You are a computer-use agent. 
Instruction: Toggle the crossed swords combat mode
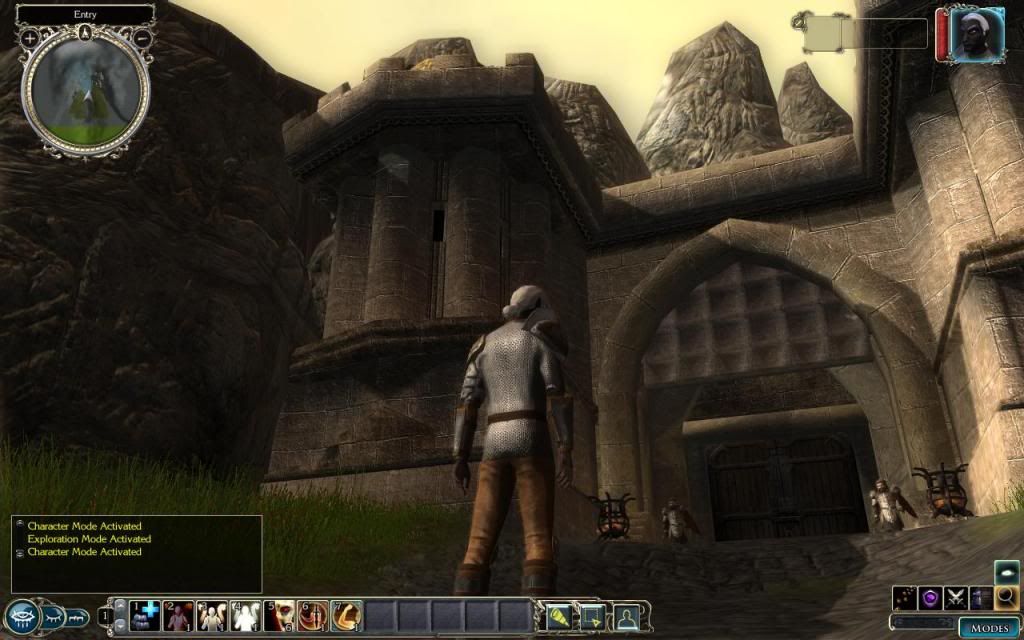click(x=956, y=597)
